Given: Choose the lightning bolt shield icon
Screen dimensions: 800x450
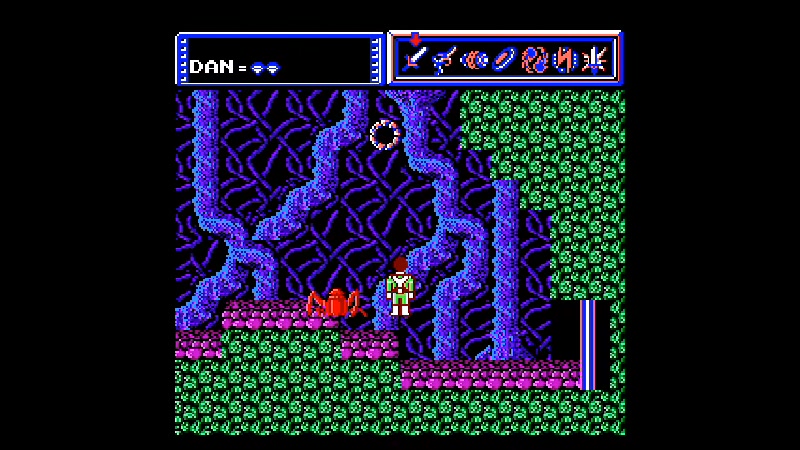Looking at the screenshot, I should (566, 61).
